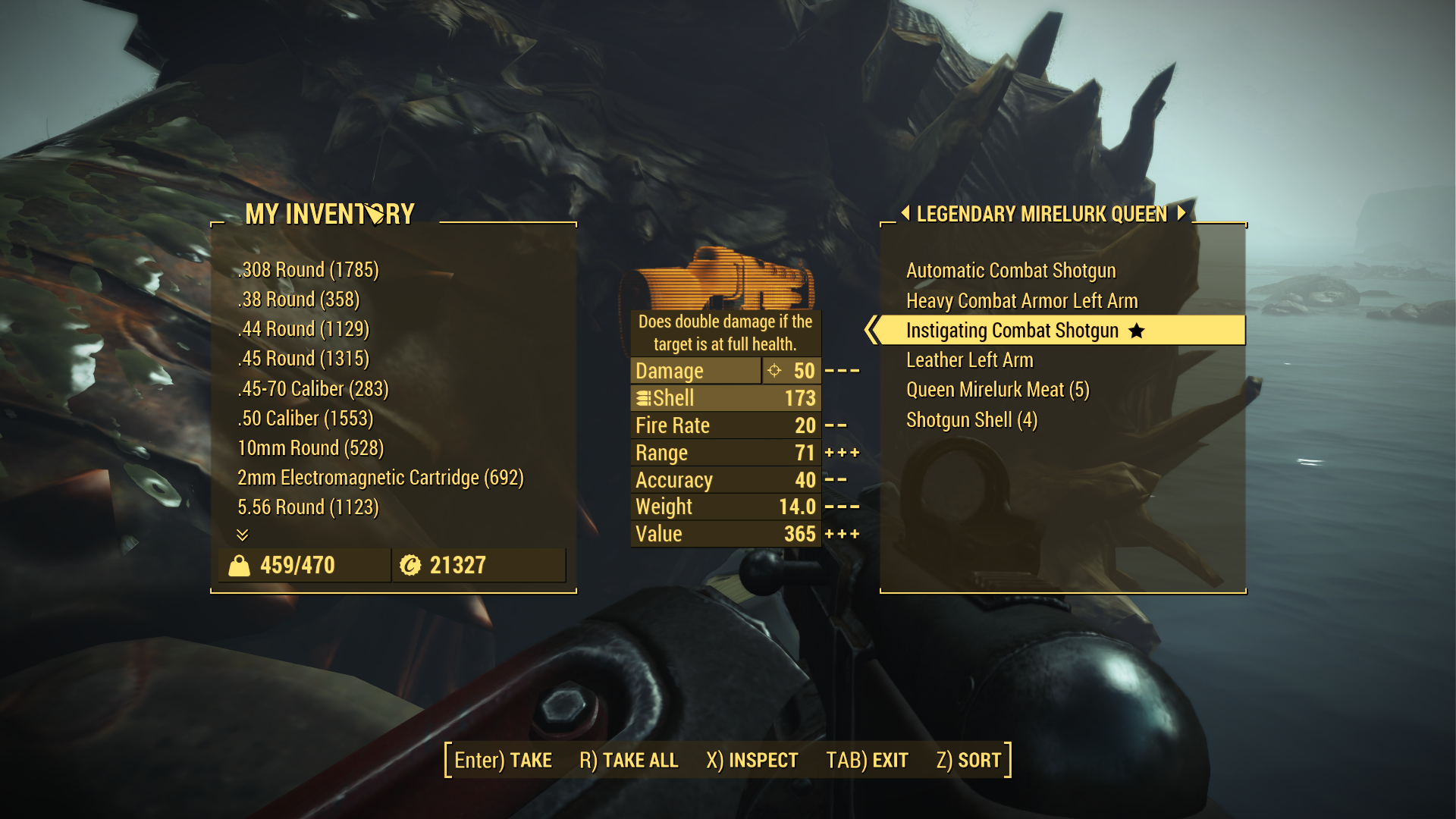Take the Shotgun Shell (4) entry
Image resolution: width=1456 pixels, height=819 pixels.
click(971, 420)
